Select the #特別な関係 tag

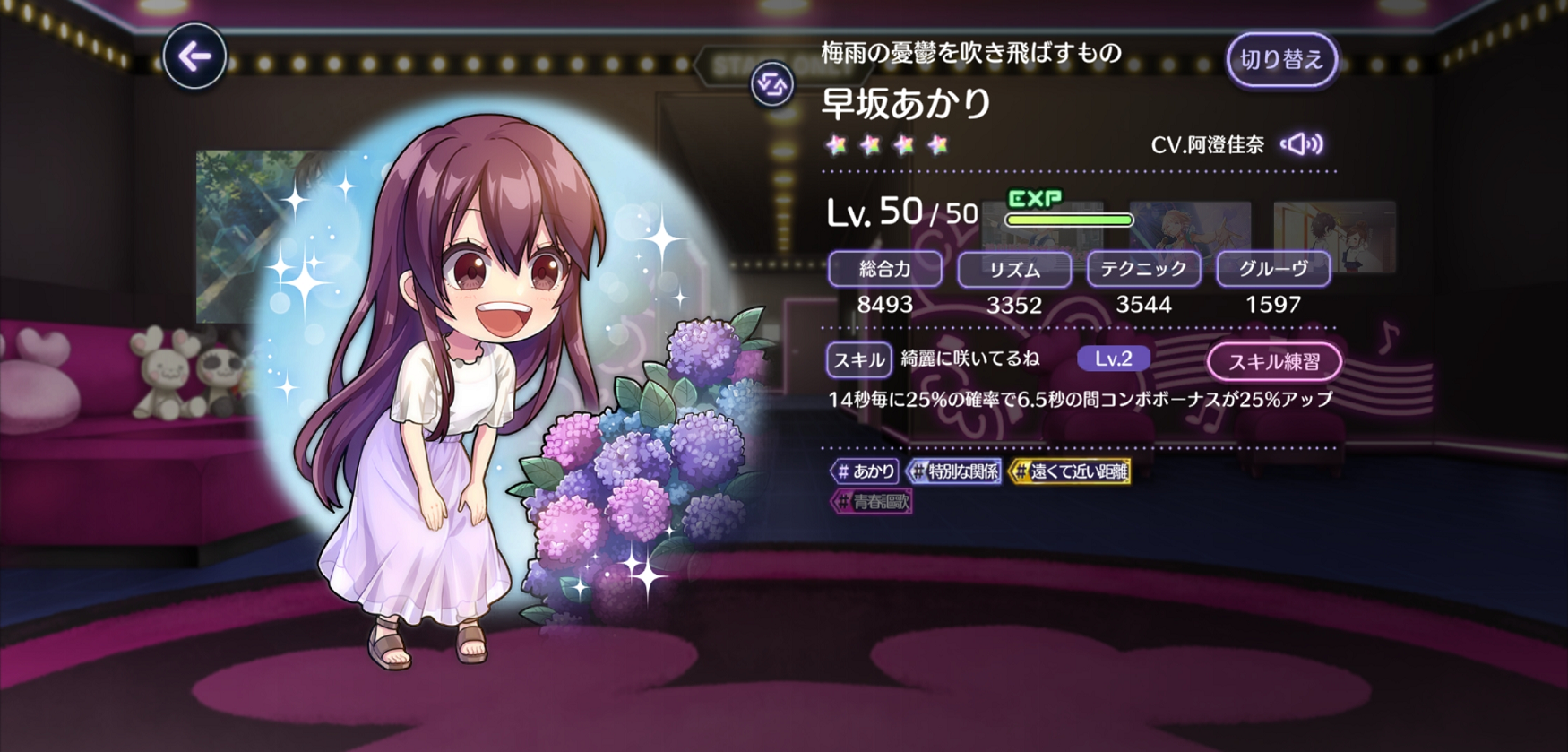point(954,471)
